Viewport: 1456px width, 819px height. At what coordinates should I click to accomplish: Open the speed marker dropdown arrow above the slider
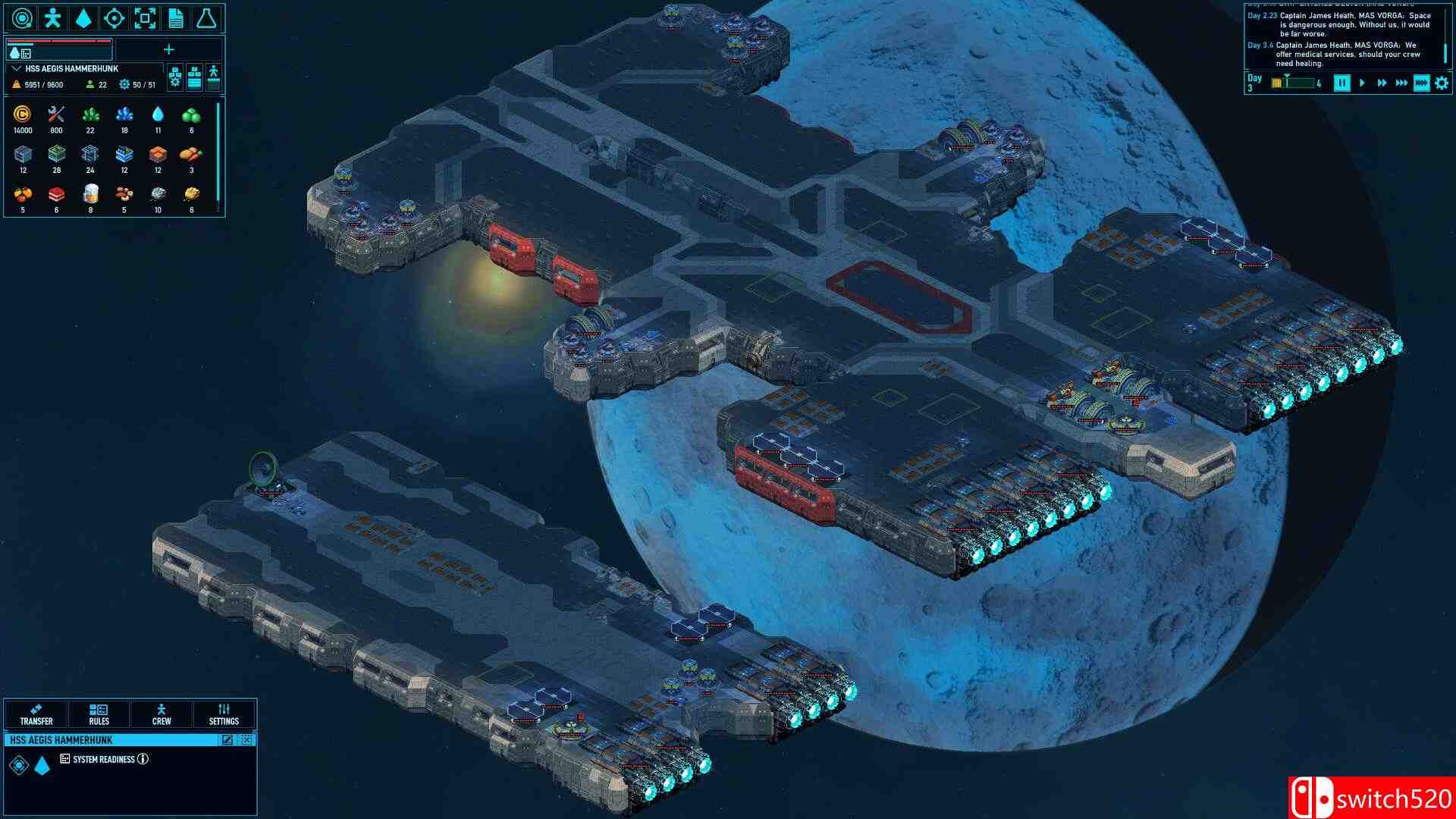[1288, 76]
